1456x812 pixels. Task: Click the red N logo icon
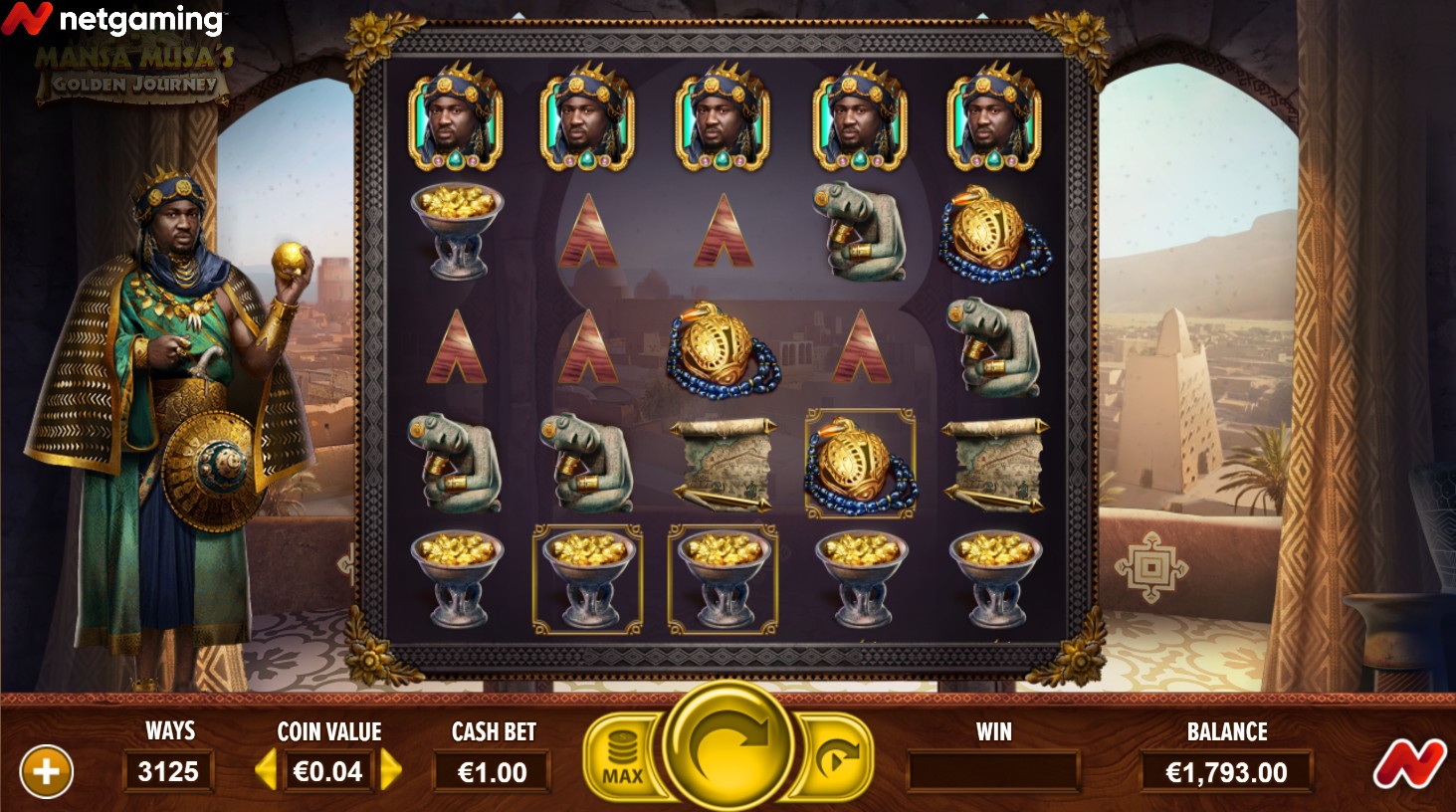(x=1409, y=765)
